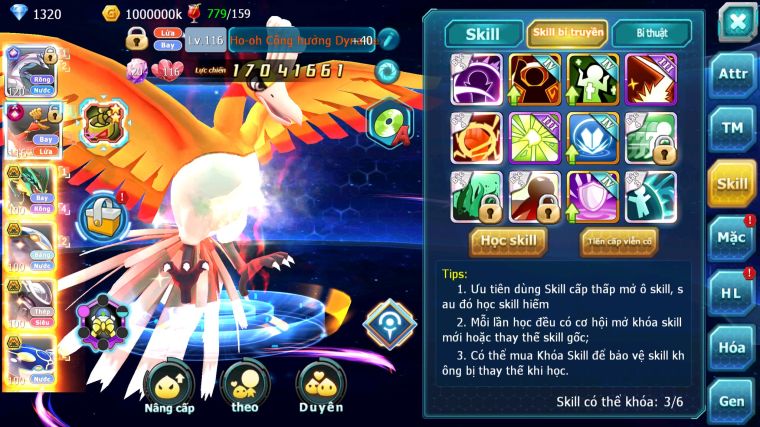Image resolution: width=760 pixels, height=427 pixels.
Task: Open the Skill bị truyền tab
Action: tap(567, 33)
